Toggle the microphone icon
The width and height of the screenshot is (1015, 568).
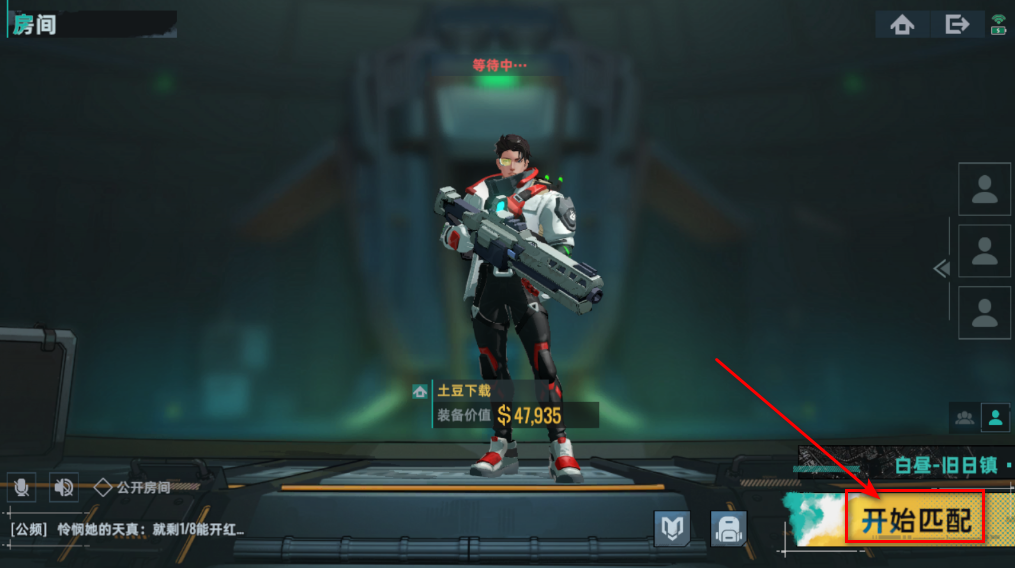21,487
